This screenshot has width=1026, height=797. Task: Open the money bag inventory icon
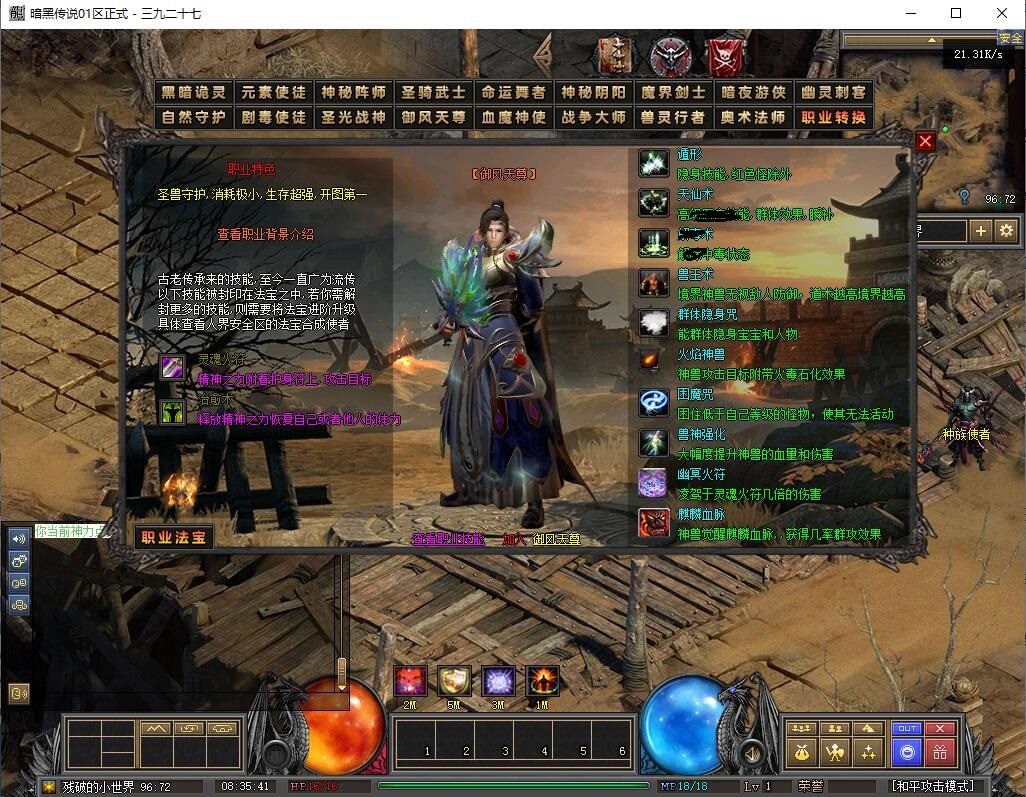point(799,751)
